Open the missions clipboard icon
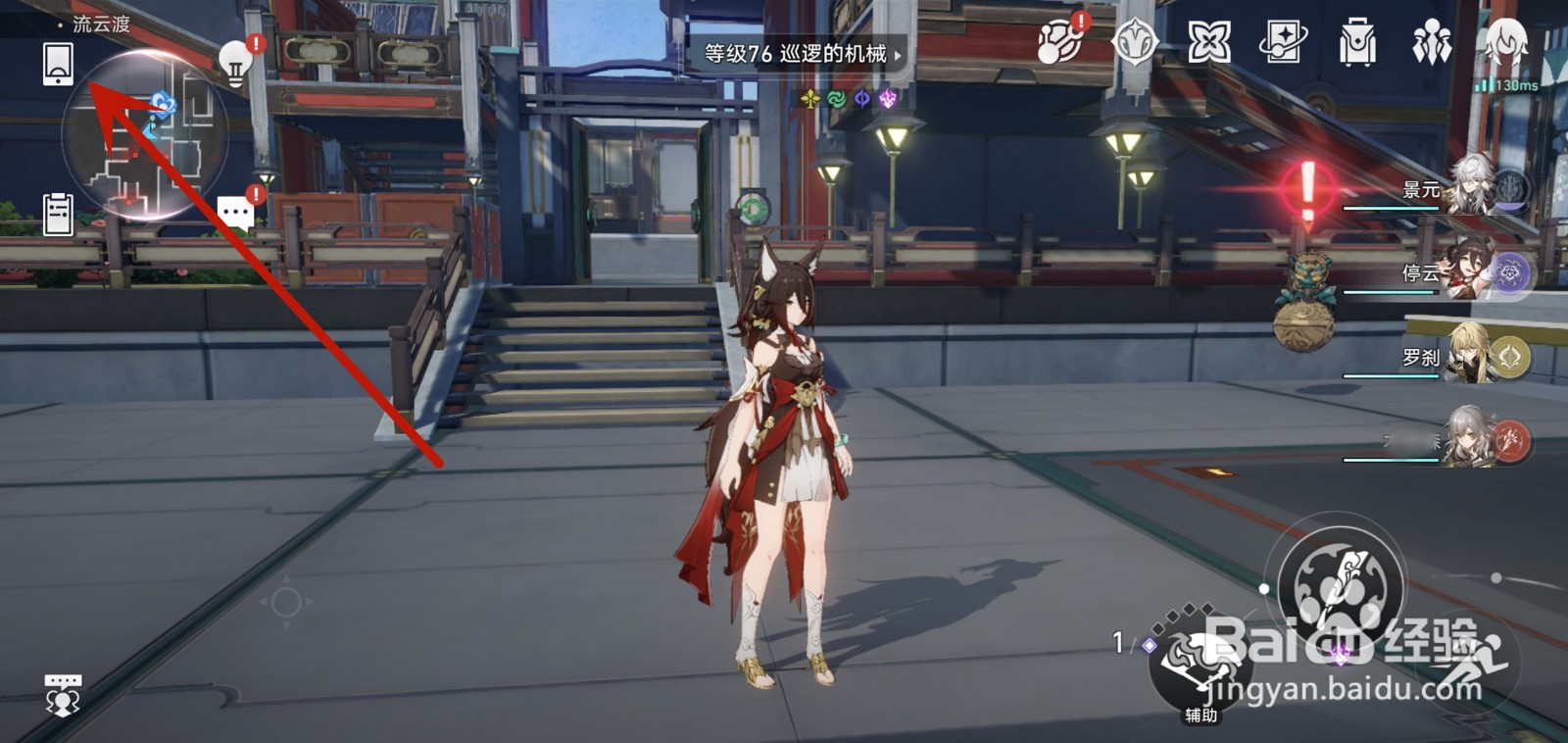The height and width of the screenshot is (743, 1568). 60,214
